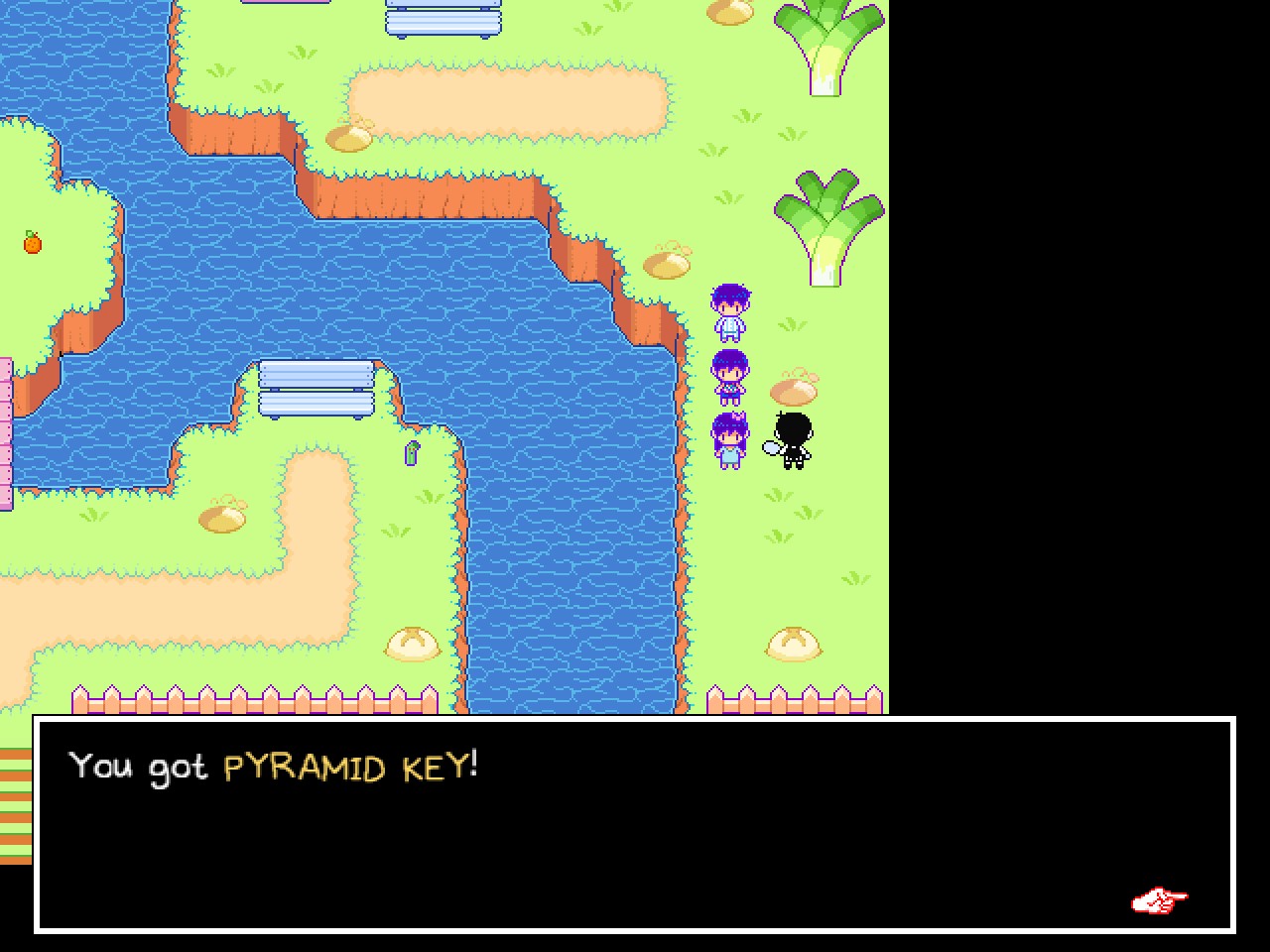Click the red hand continue indicator
This screenshot has height=952, width=1270.
[x=1159, y=900]
